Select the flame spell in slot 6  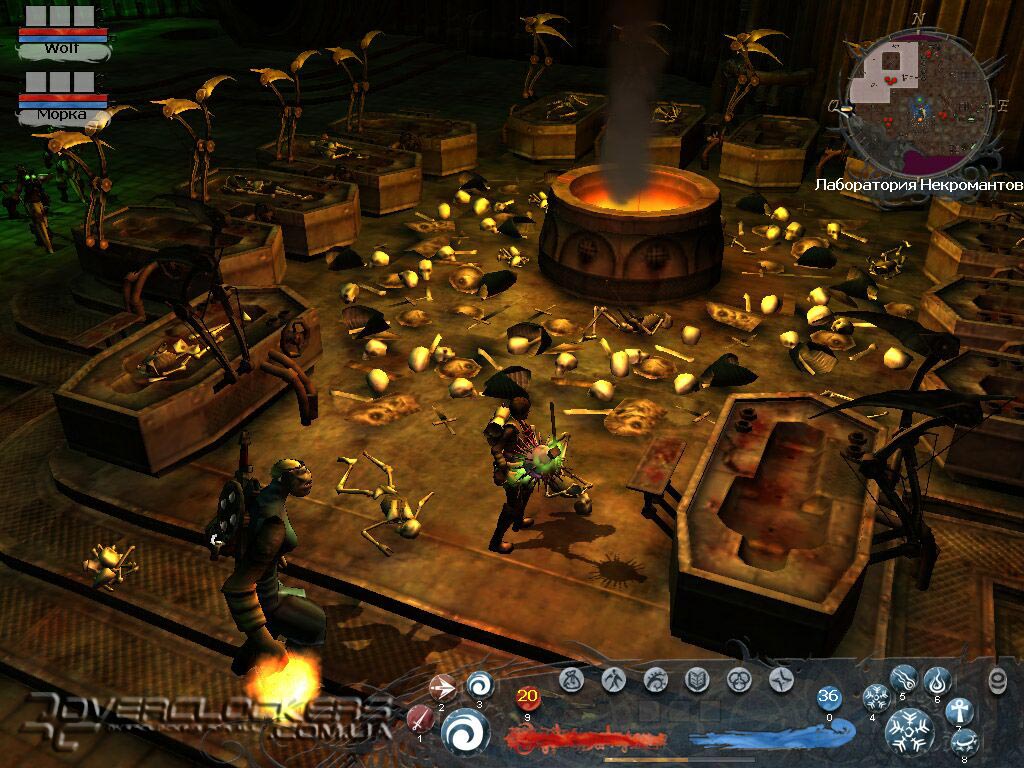pos(936,681)
